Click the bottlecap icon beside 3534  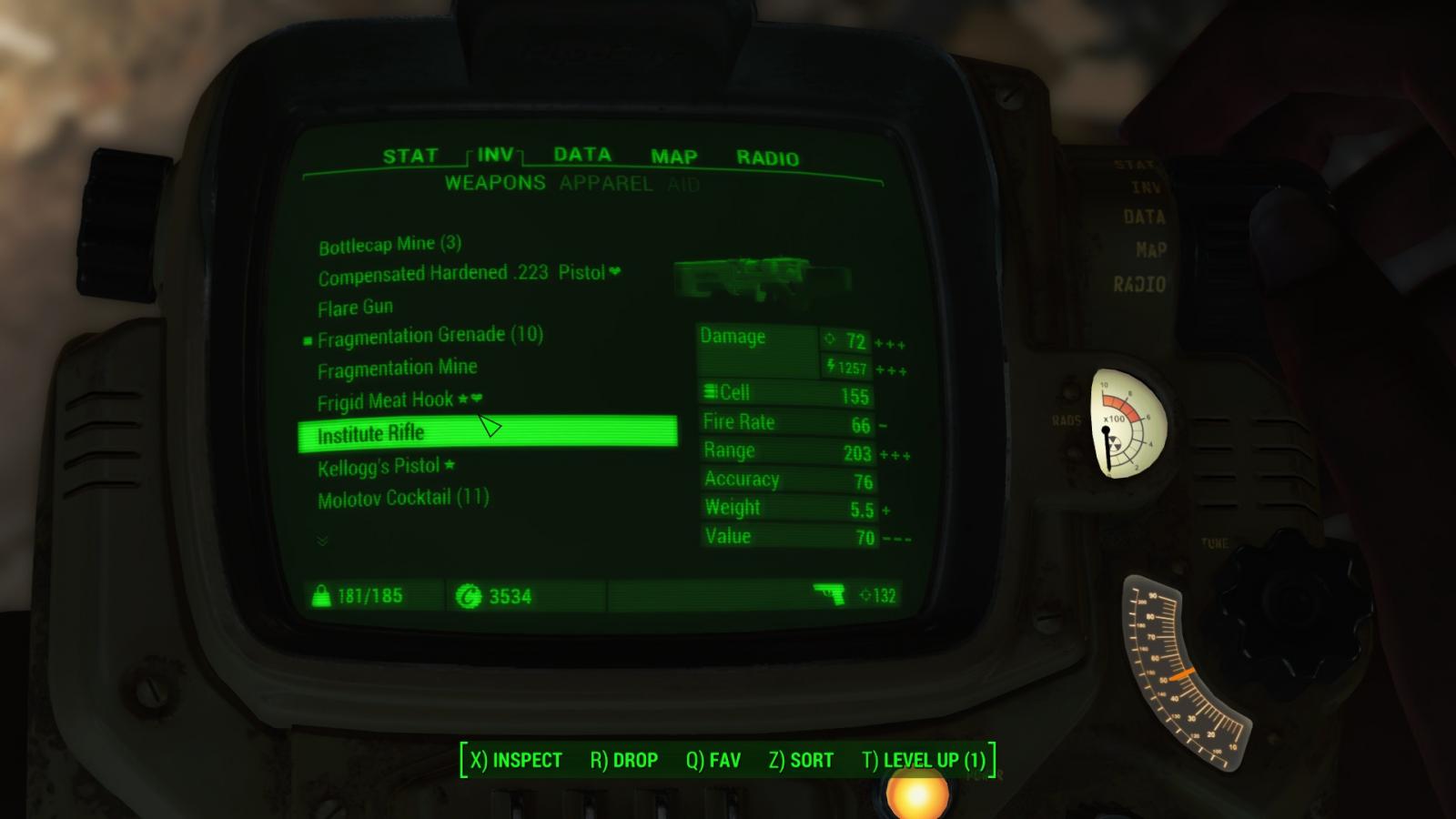click(470, 596)
